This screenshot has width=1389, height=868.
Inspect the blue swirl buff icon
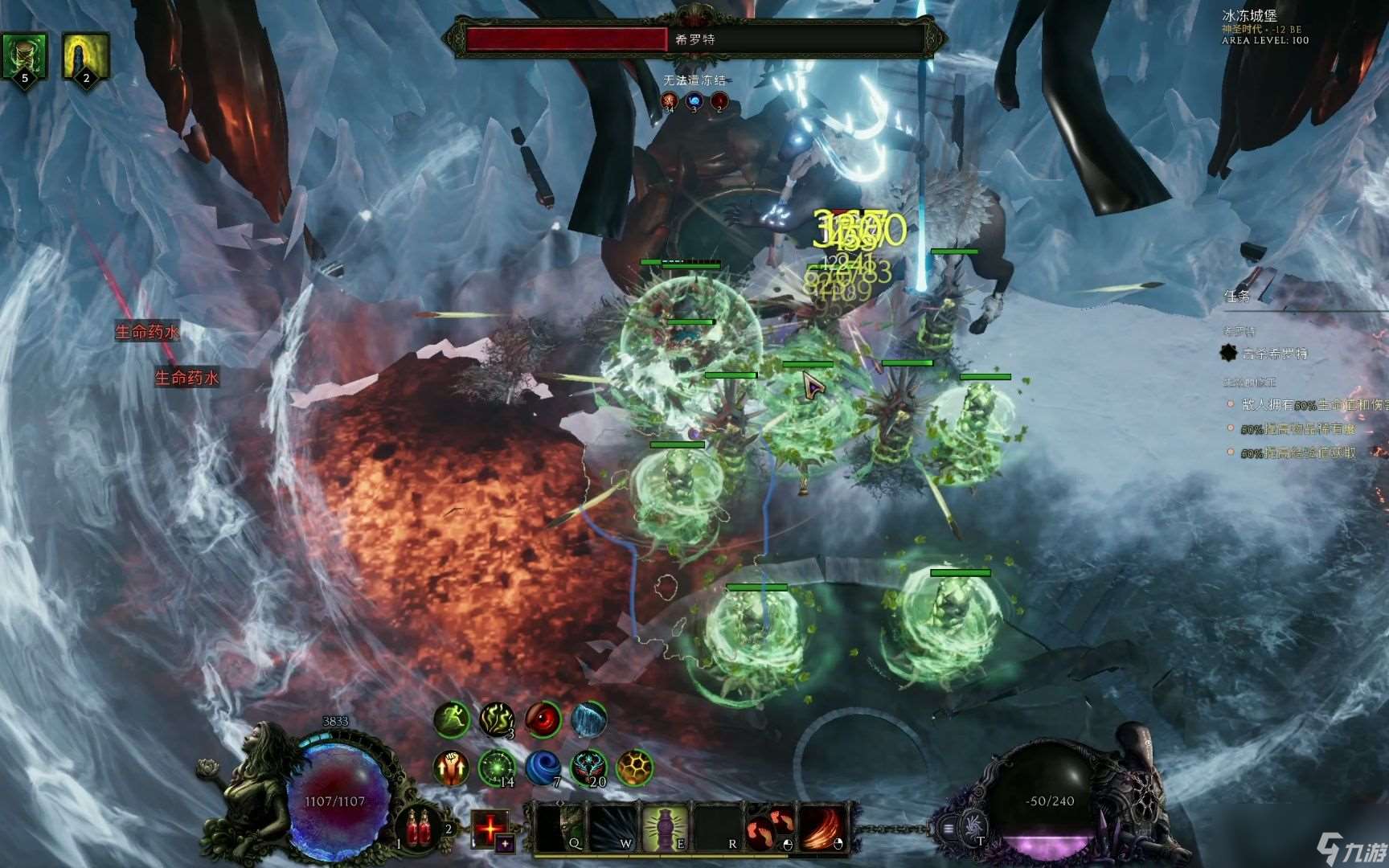click(543, 768)
